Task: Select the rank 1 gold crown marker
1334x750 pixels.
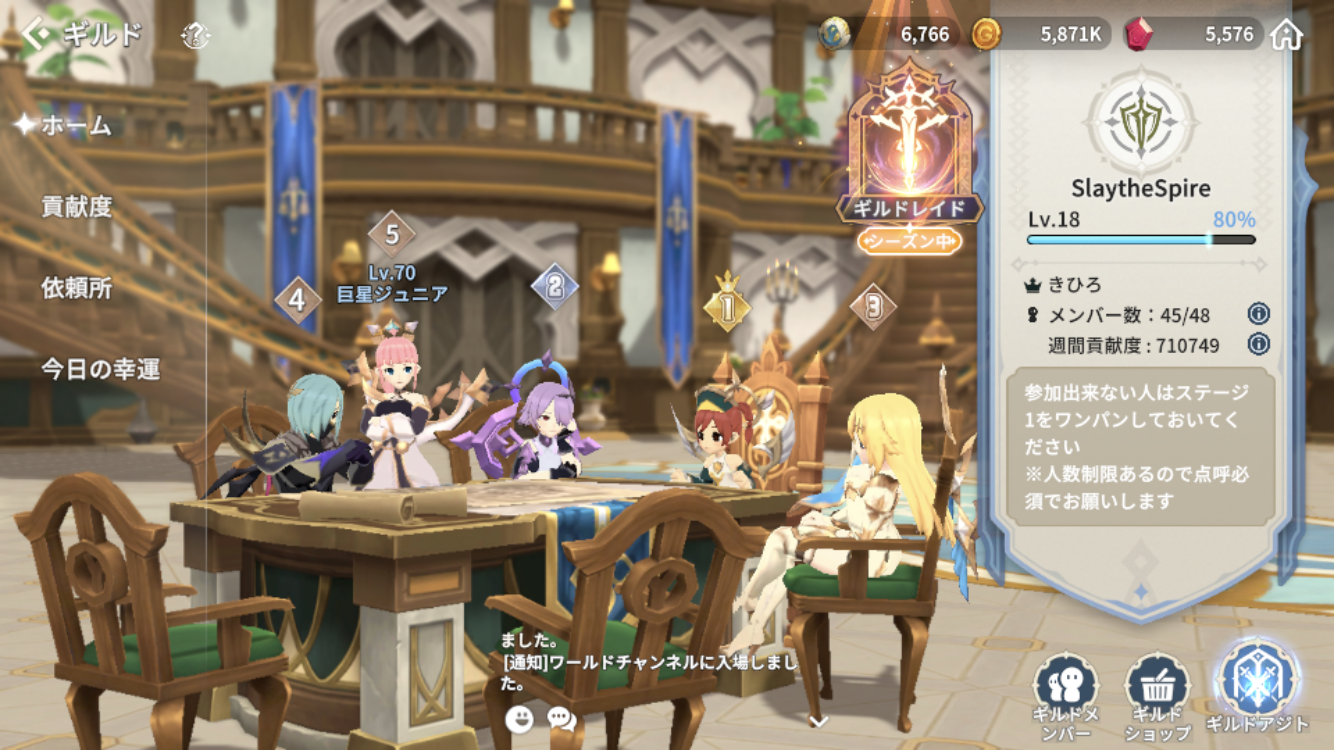Action: (x=727, y=306)
